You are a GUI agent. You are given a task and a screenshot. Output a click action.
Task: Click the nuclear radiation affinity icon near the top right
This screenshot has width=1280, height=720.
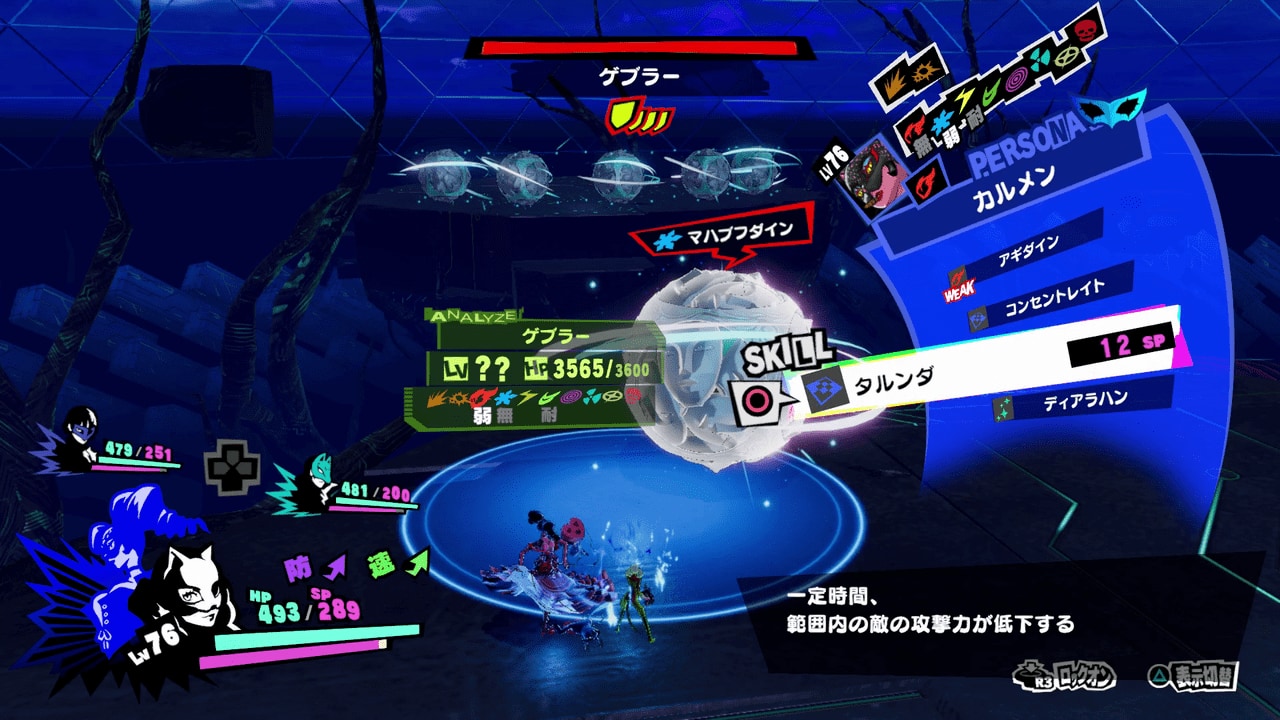(1041, 57)
